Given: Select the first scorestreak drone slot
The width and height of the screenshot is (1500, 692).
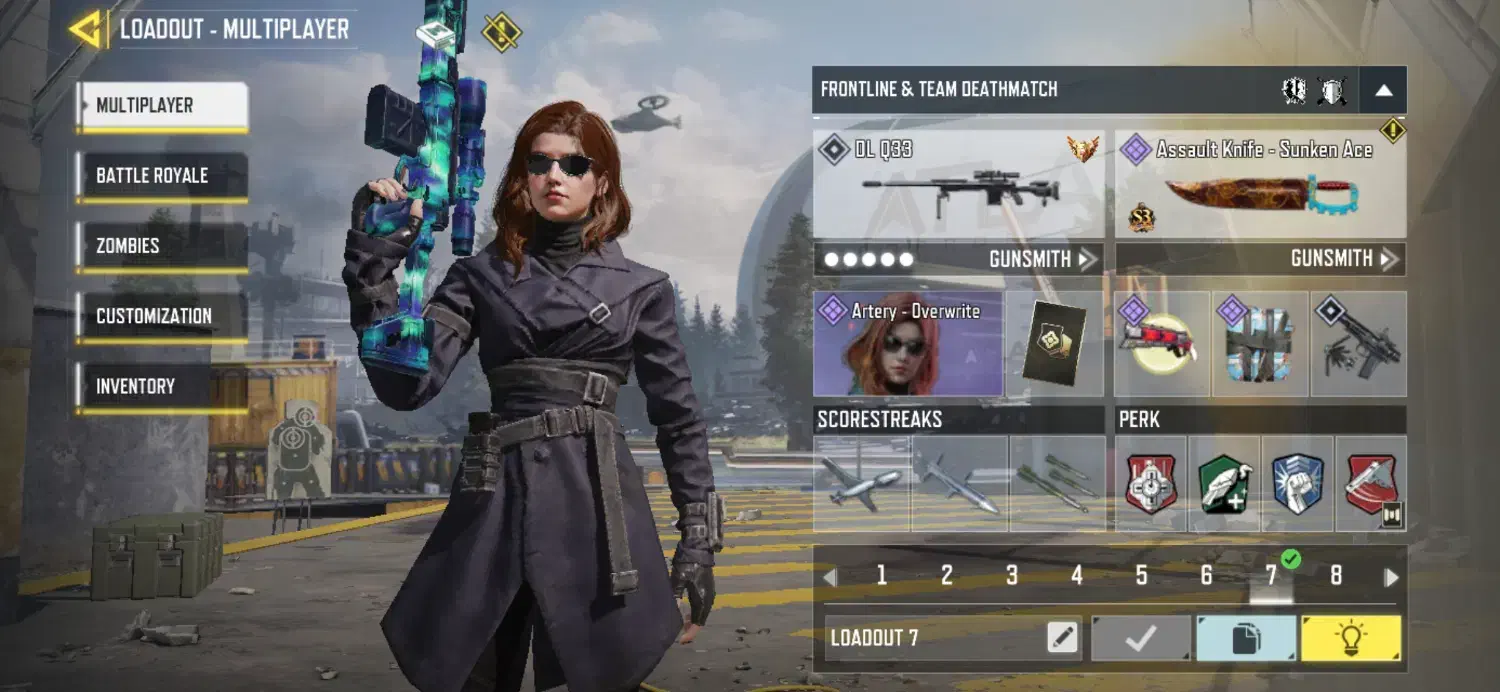Looking at the screenshot, I should (861, 484).
